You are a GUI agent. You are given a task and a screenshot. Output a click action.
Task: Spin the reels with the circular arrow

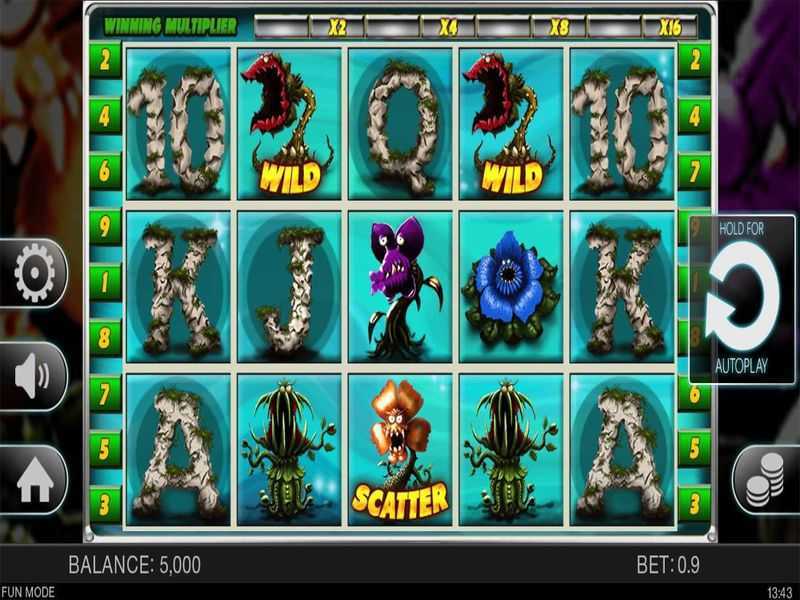(x=742, y=297)
